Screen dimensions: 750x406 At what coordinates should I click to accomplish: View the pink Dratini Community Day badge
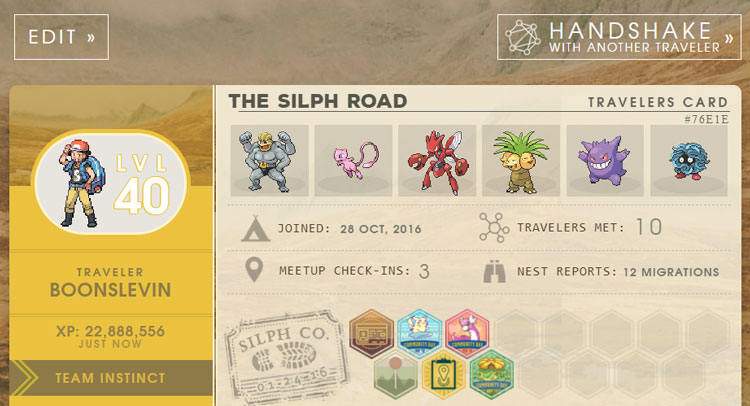pos(467,331)
